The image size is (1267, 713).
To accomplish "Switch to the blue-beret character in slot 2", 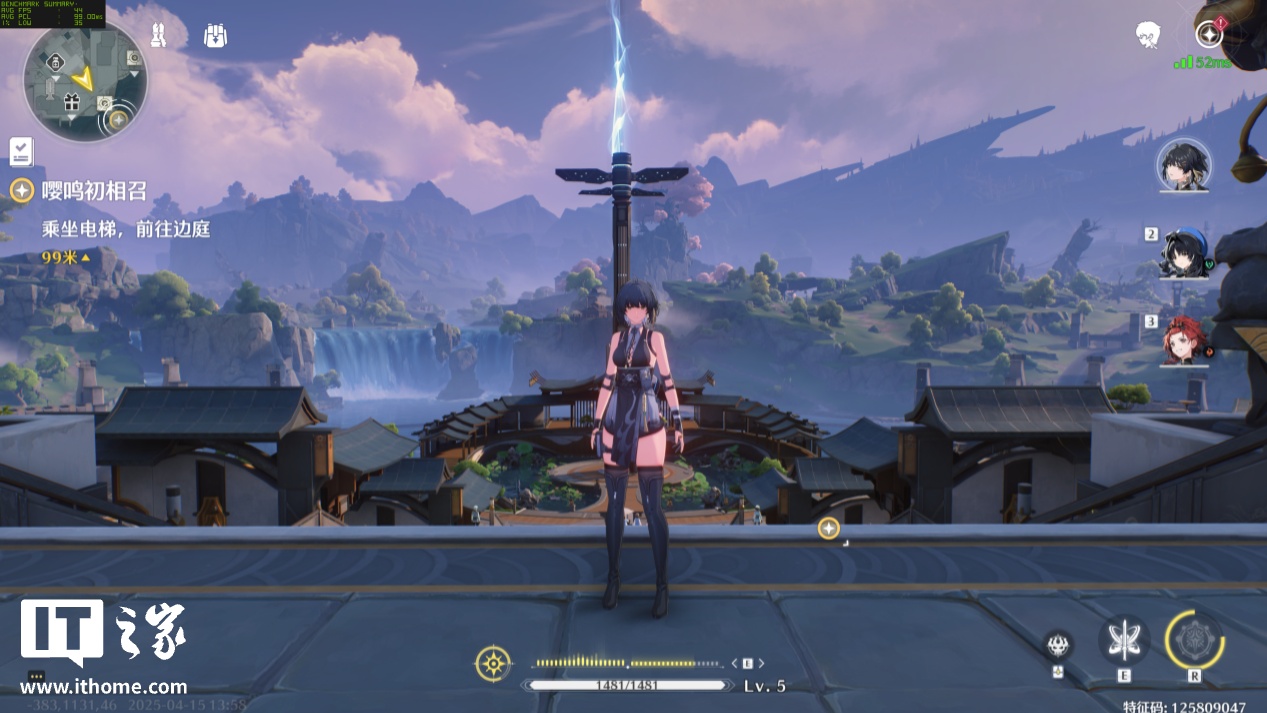I will (x=1184, y=254).
